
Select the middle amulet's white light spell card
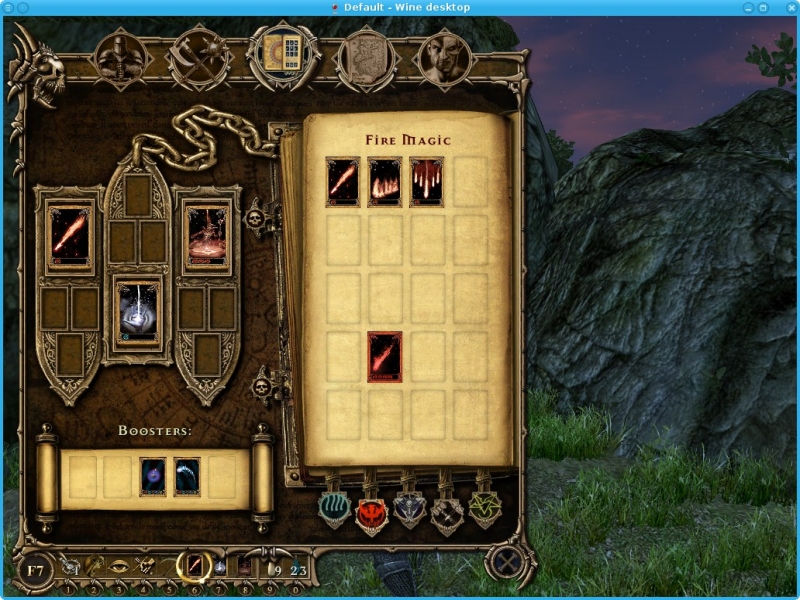pyautogui.click(x=139, y=312)
